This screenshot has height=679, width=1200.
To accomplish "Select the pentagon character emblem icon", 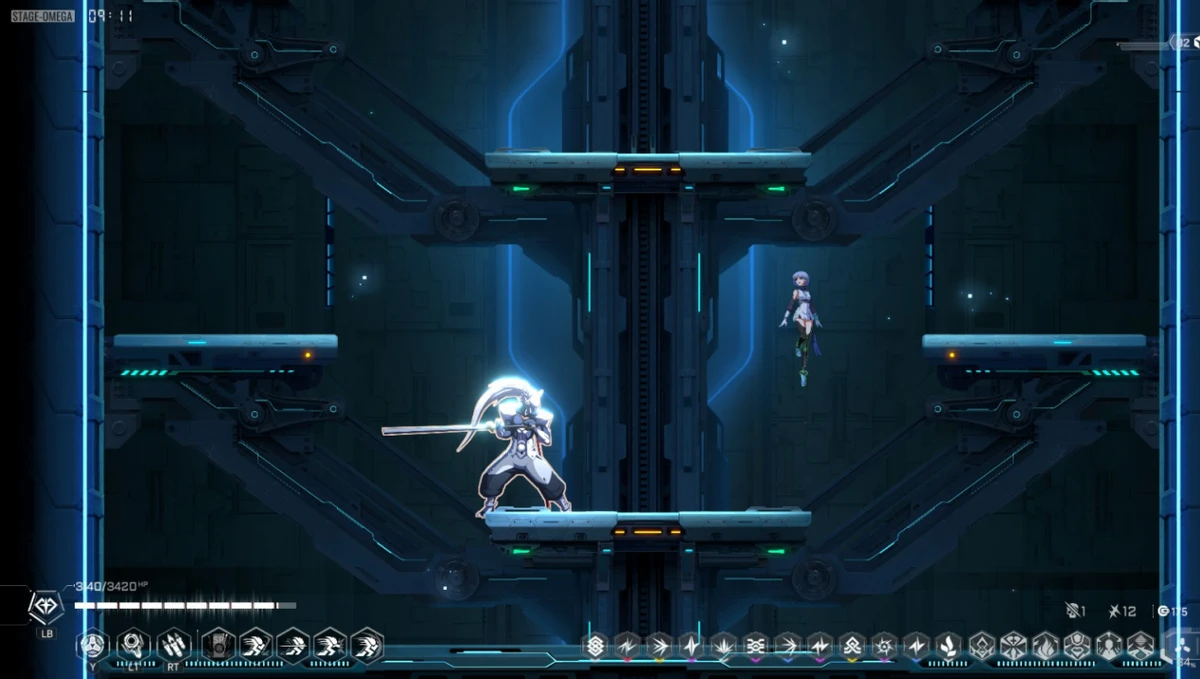I will 46,606.
